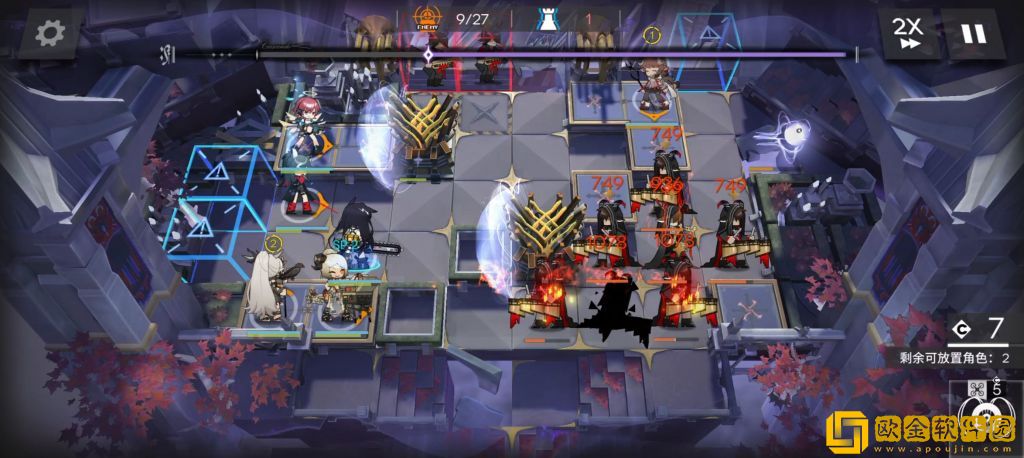The height and width of the screenshot is (458, 1024).
Task: Pause the battle
Action: 972,34
